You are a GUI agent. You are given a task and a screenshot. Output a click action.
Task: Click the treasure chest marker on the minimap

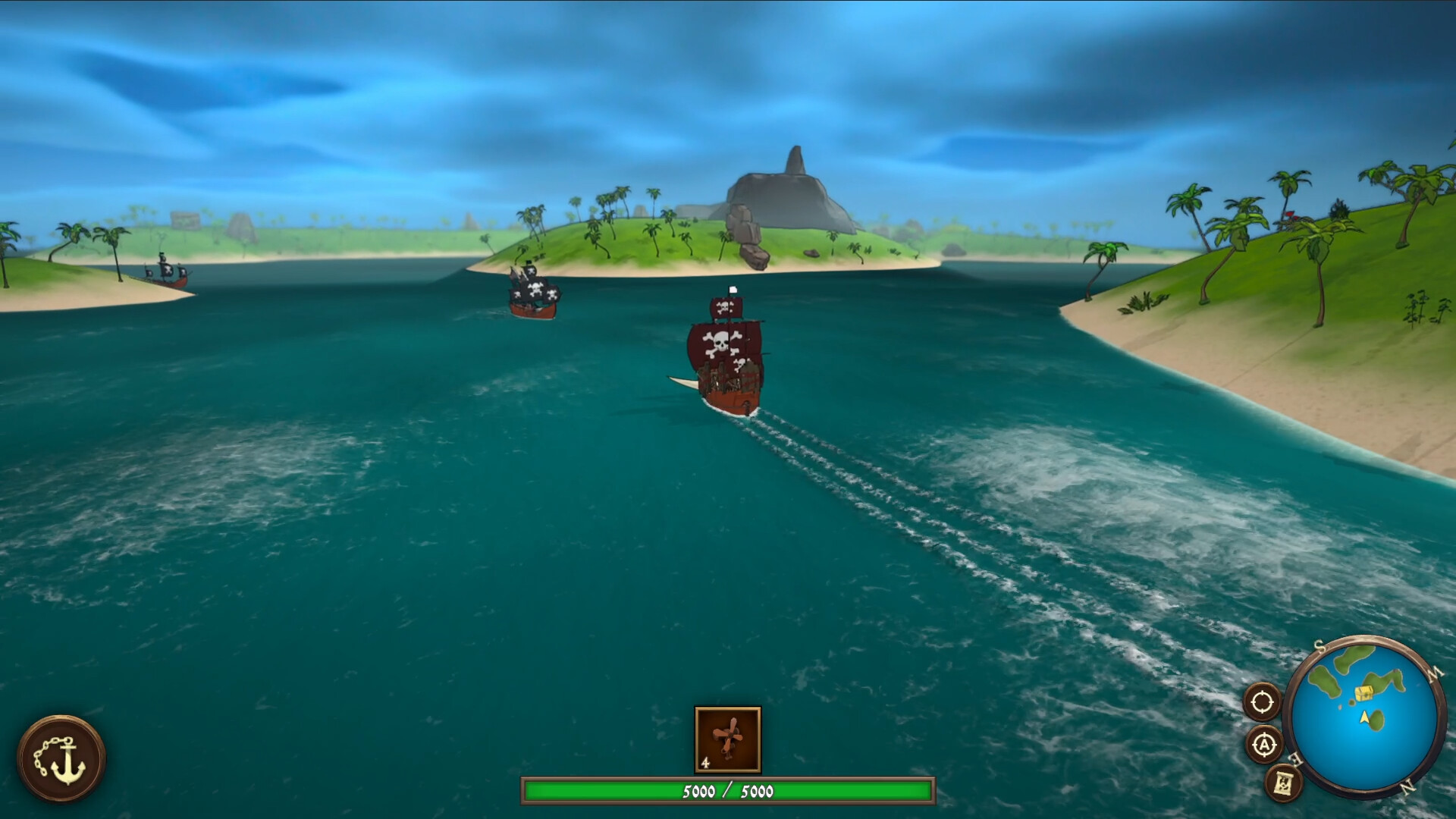click(x=1364, y=692)
